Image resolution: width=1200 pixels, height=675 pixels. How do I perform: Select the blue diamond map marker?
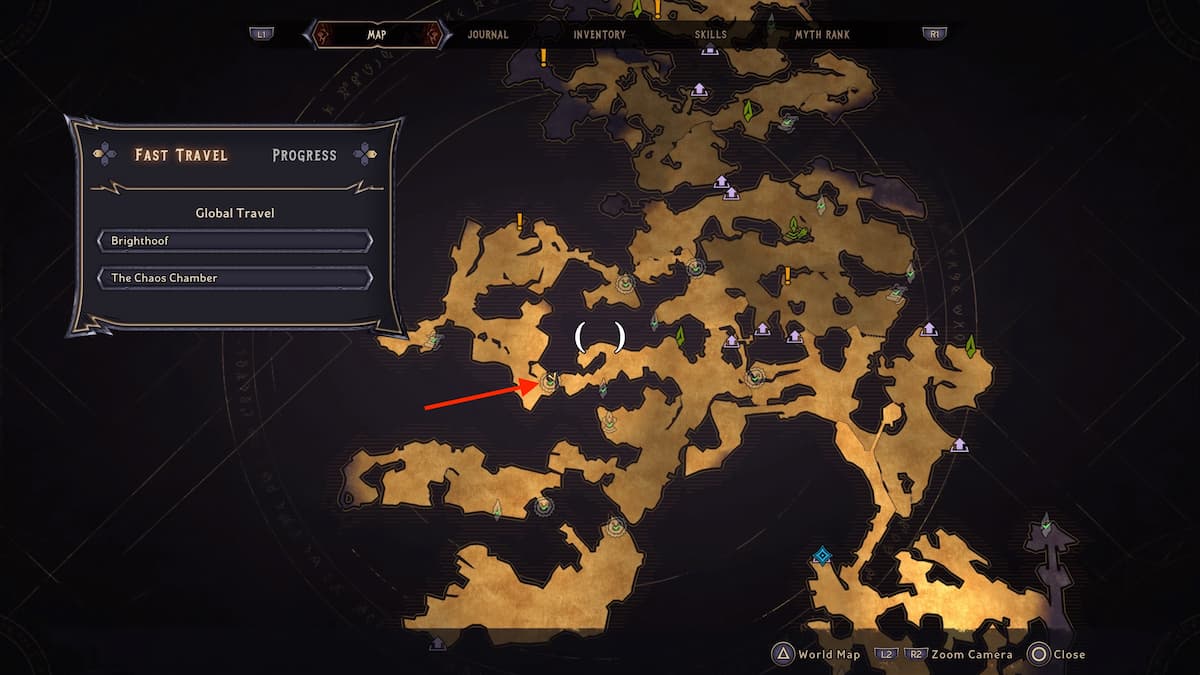click(822, 555)
